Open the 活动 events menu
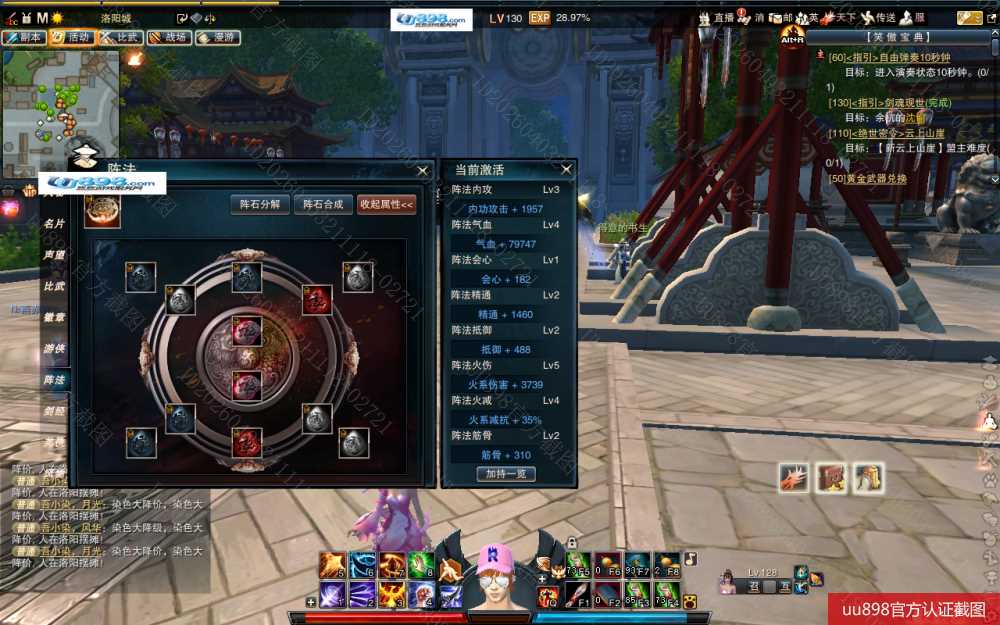 point(72,38)
